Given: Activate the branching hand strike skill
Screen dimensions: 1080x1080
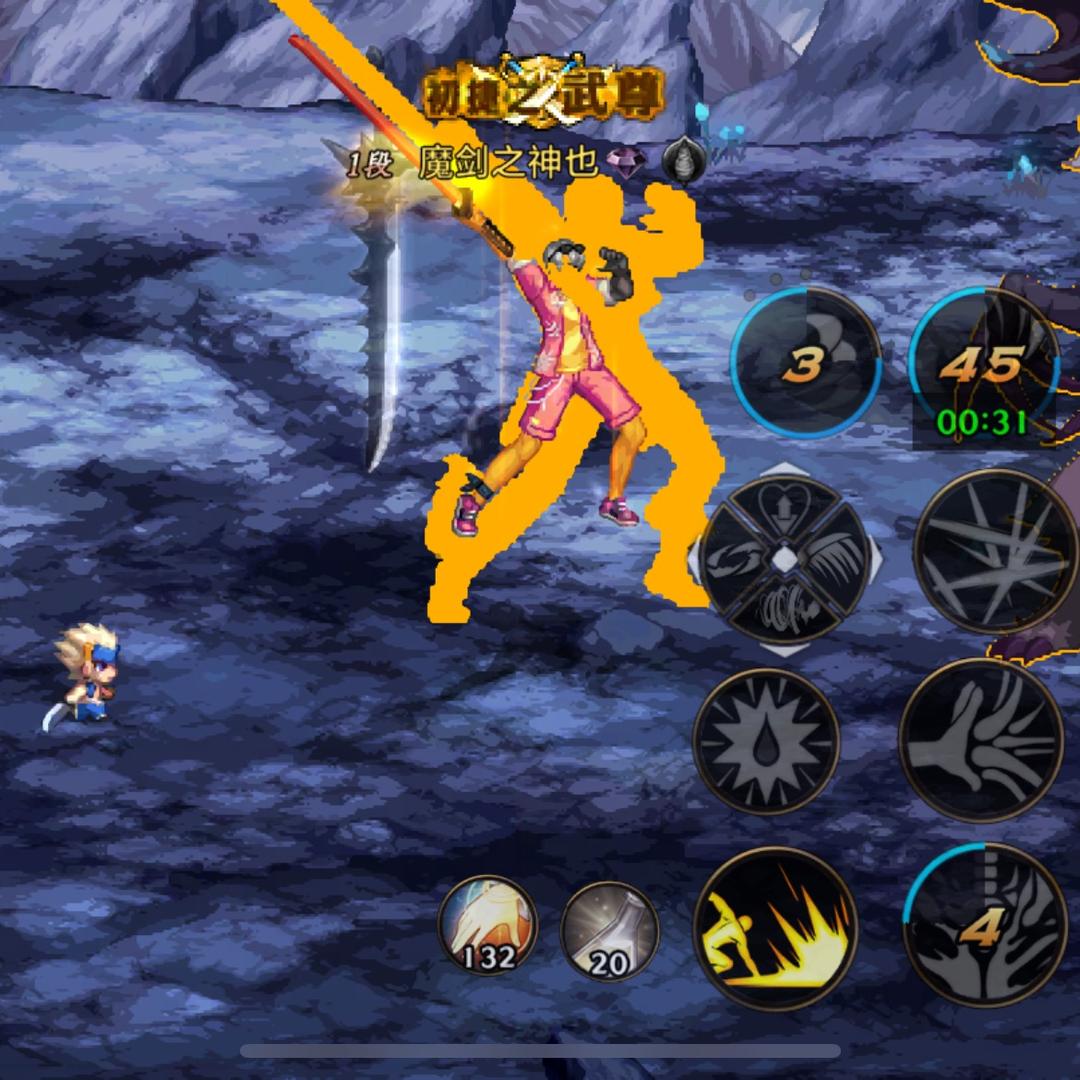Looking at the screenshot, I should click(981, 740).
